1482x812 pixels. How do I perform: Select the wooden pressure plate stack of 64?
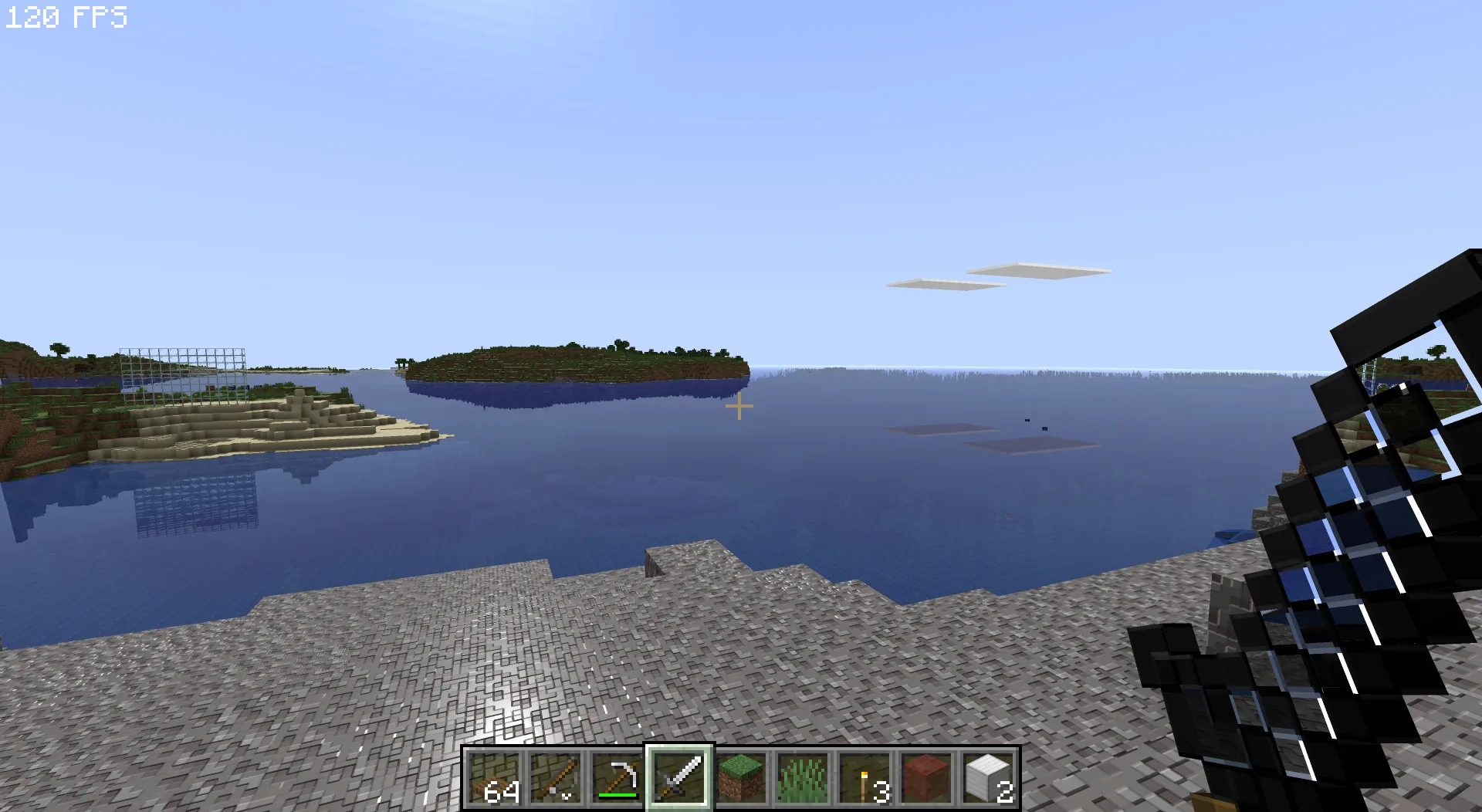(494, 778)
